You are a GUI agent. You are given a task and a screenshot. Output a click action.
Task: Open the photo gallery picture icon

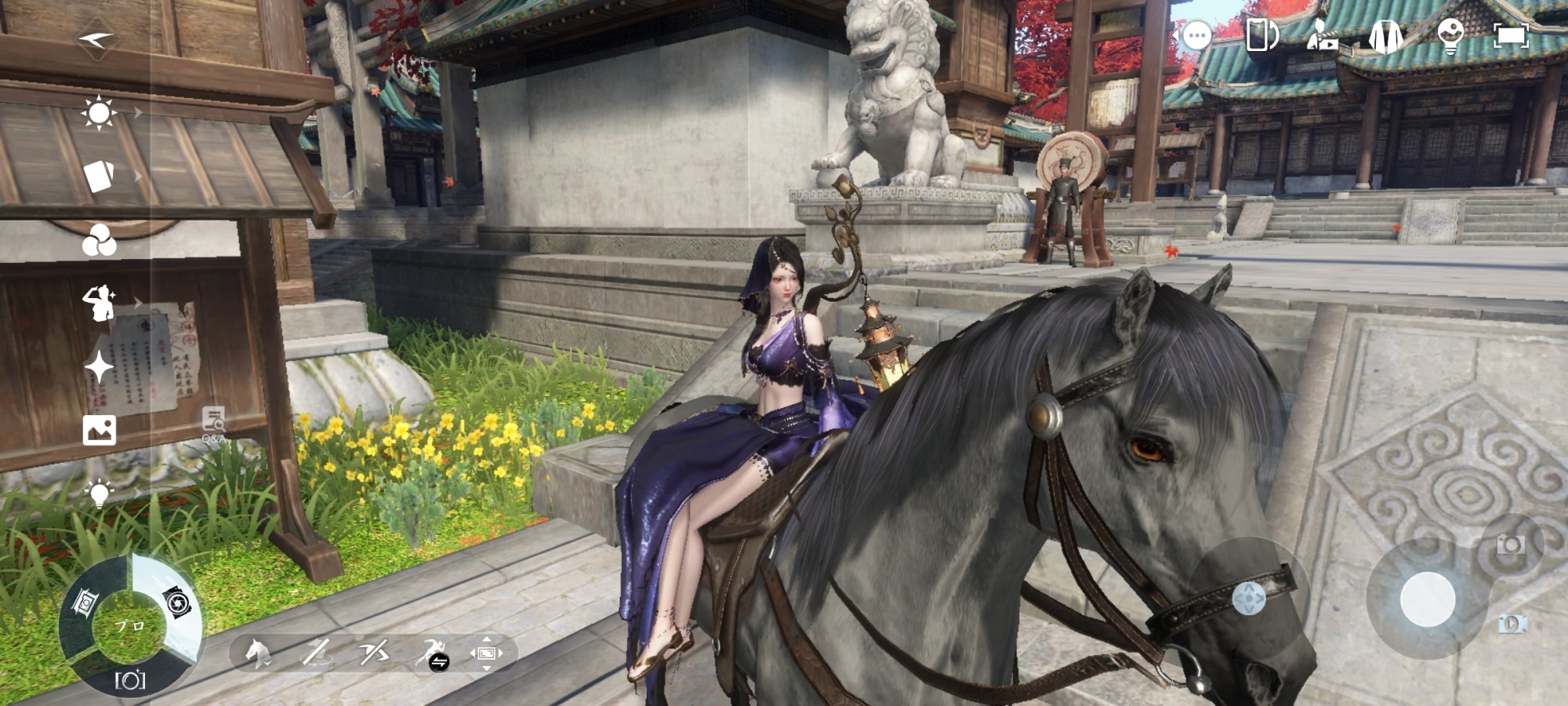coord(99,430)
